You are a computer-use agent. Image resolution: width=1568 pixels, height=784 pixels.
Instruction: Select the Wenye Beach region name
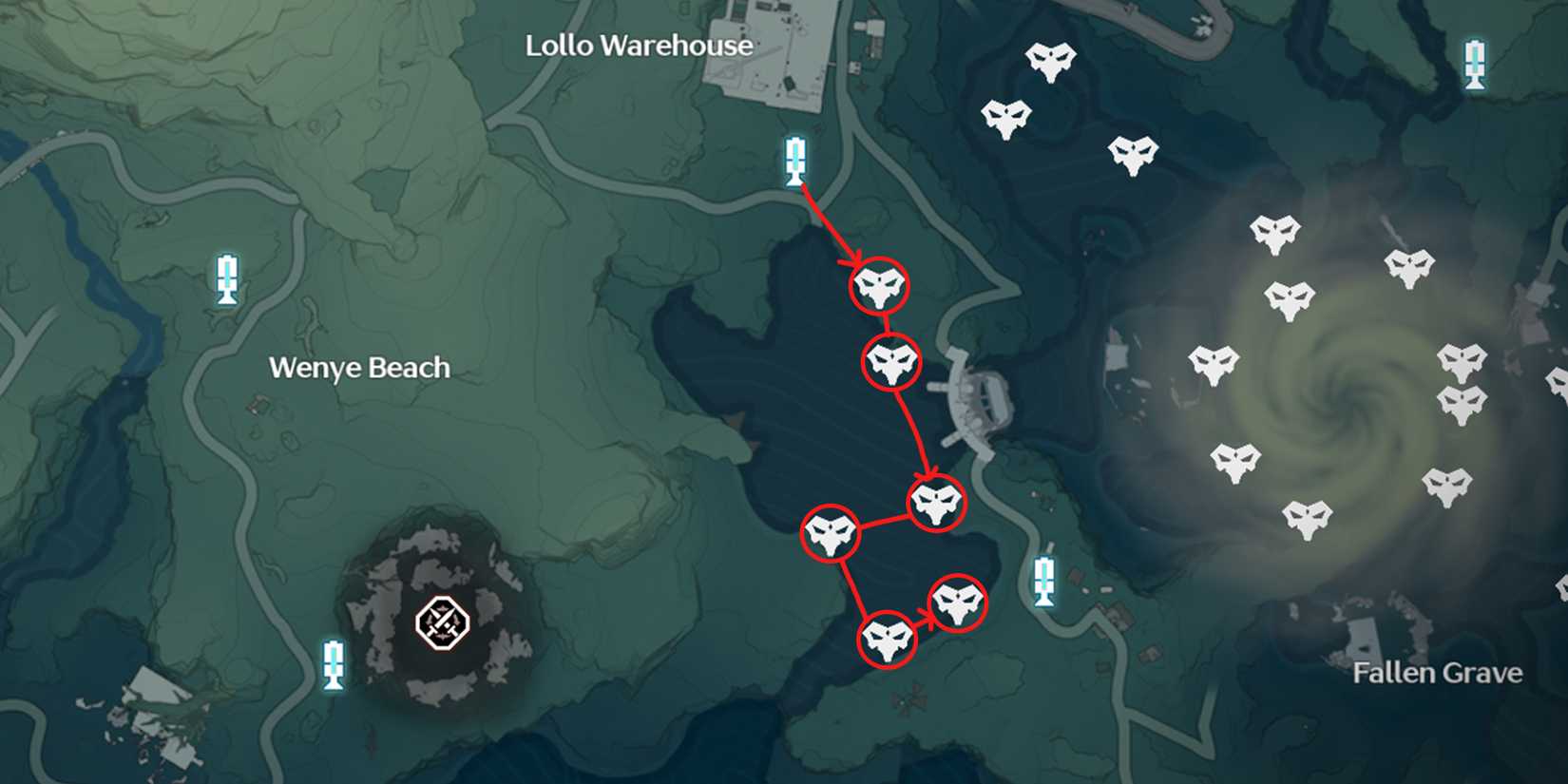(359, 369)
